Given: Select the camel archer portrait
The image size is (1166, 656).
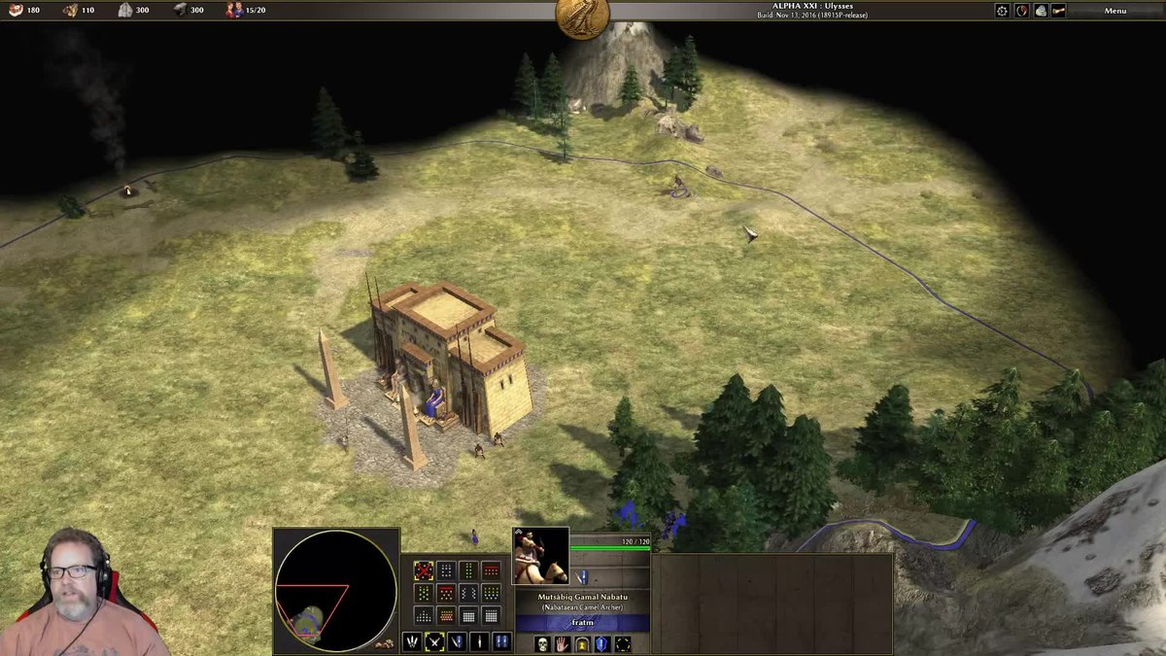Looking at the screenshot, I should tap(540, 556).
